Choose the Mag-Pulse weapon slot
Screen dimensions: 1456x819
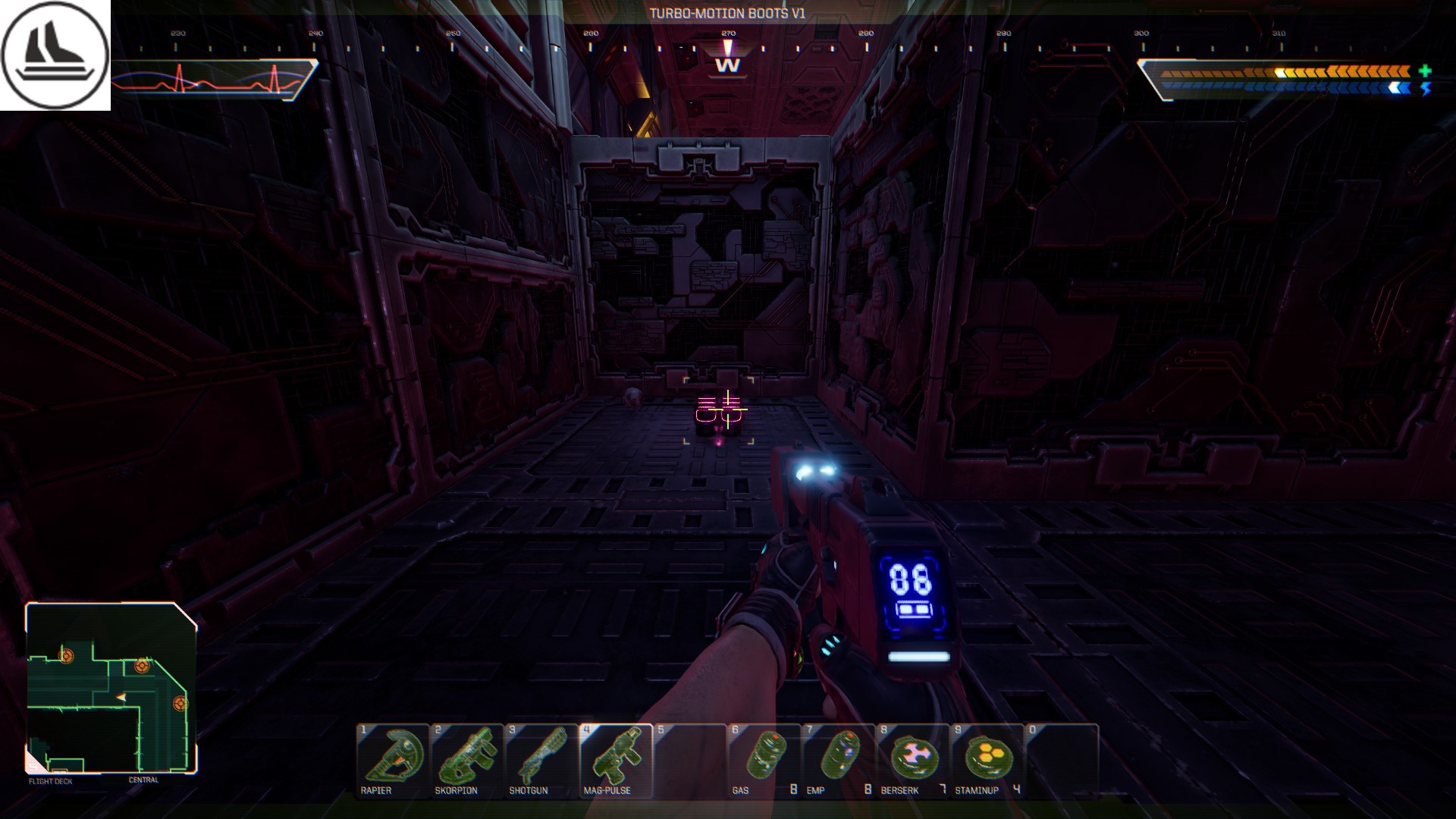(615, 760)
